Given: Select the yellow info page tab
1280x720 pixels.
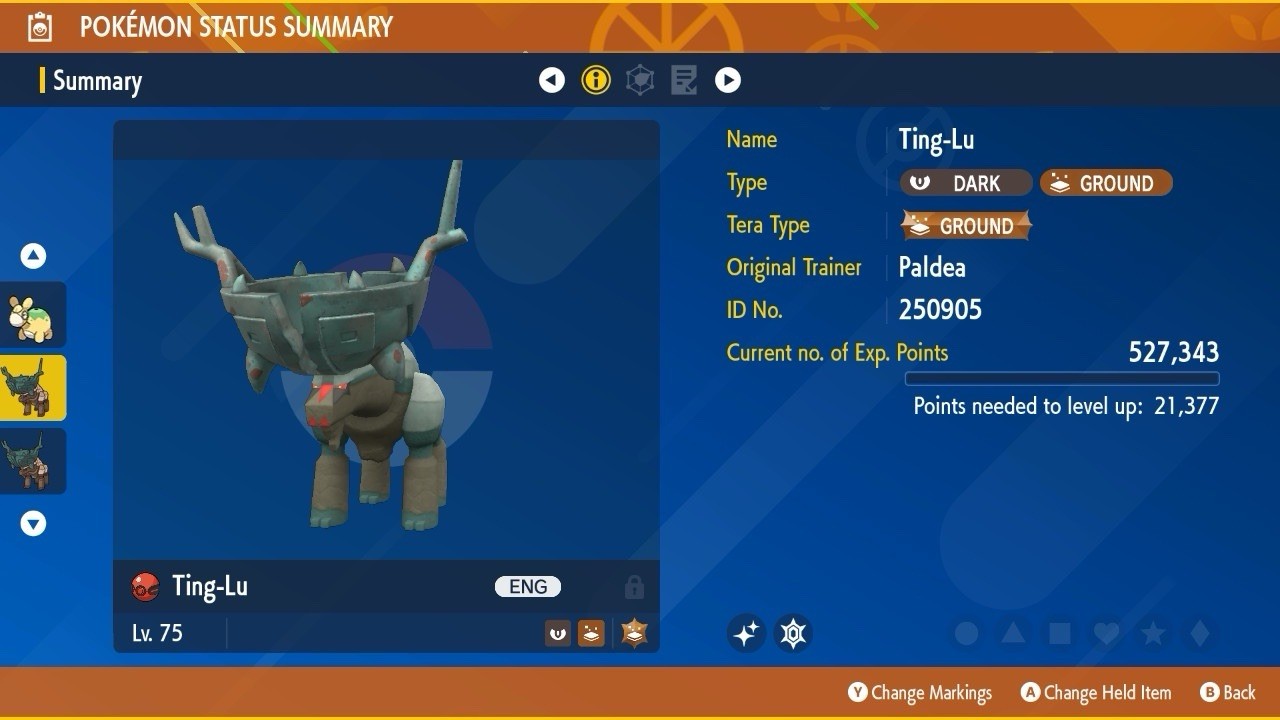Looking at the screenshot, I should [596, 80].
